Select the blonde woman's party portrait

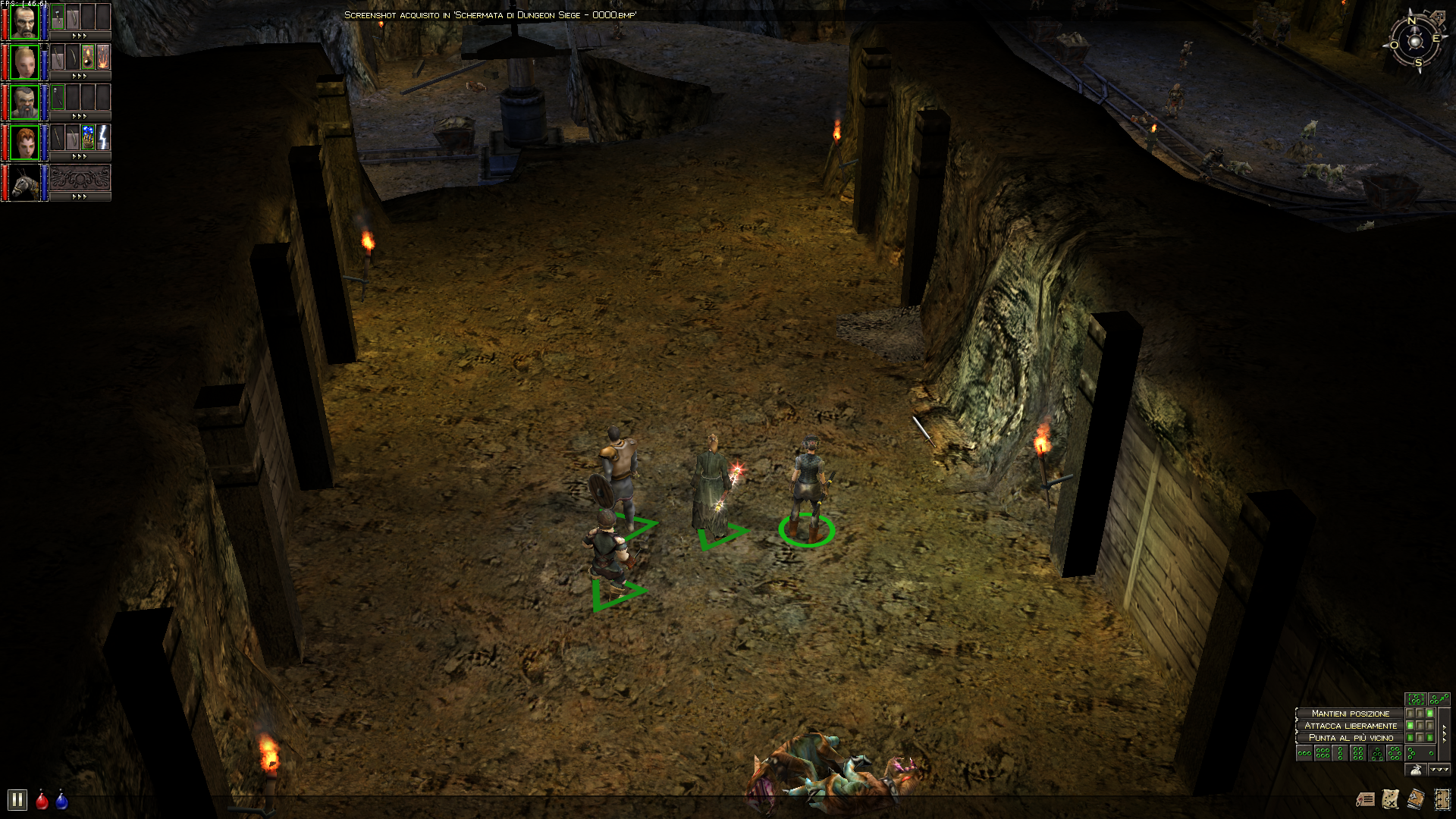click(x=24, y=62)
